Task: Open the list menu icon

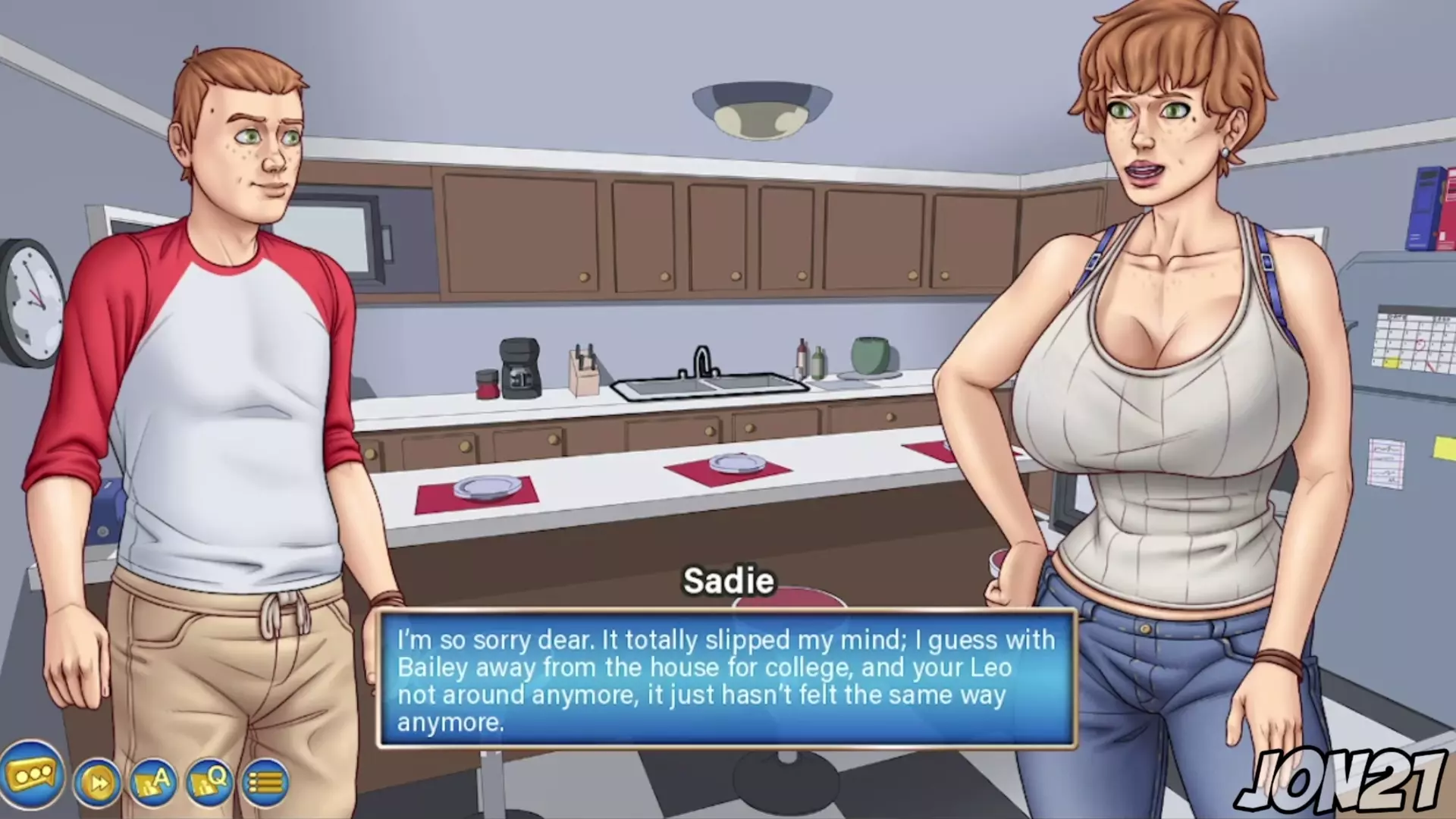Action: coord(265,782)
